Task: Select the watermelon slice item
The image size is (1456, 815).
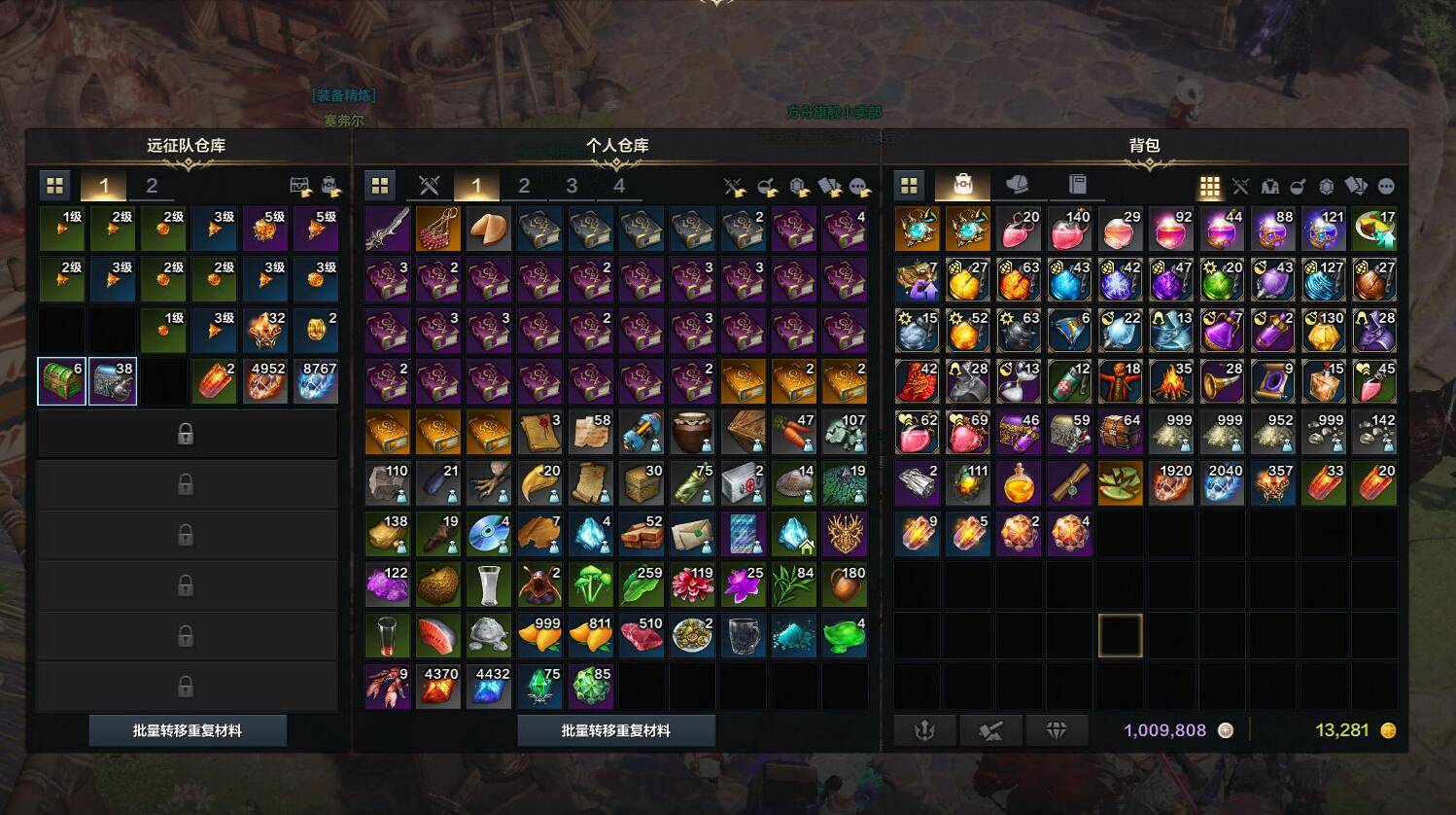Action: [438, 635]
